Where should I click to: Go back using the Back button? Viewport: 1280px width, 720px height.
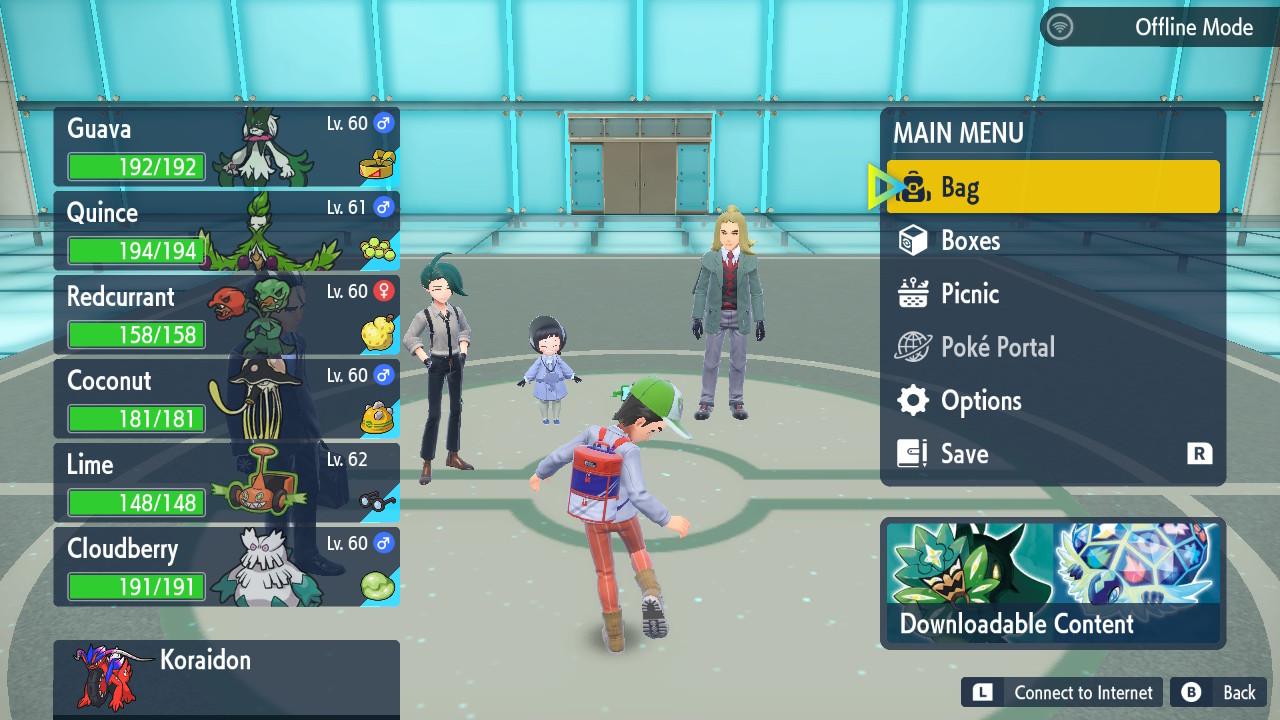click(x=1219, y=692)
